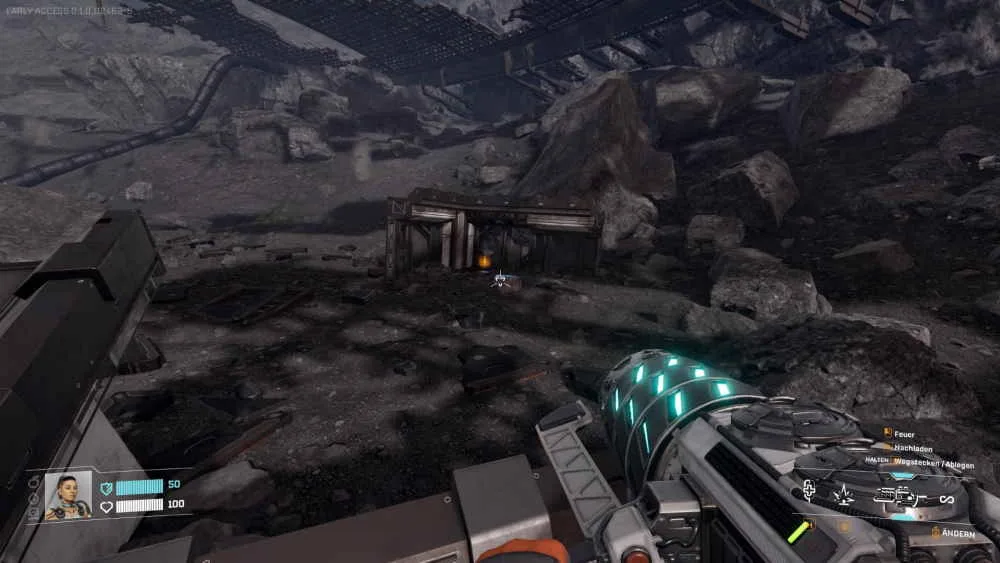Screen dimensions: 1000x563
Task: Click the player character portrait
Action: tap(67, 495)
